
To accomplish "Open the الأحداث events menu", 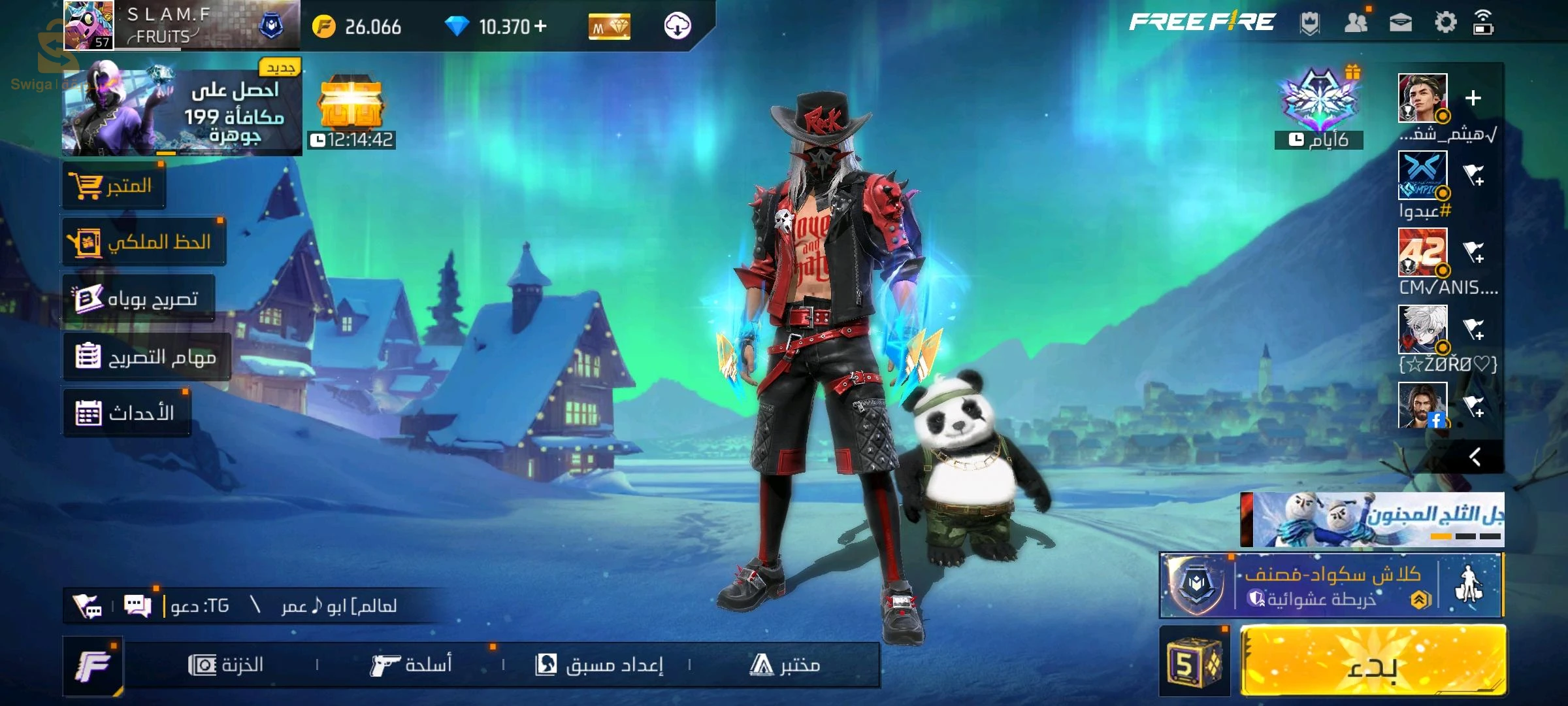I will 126,413.
